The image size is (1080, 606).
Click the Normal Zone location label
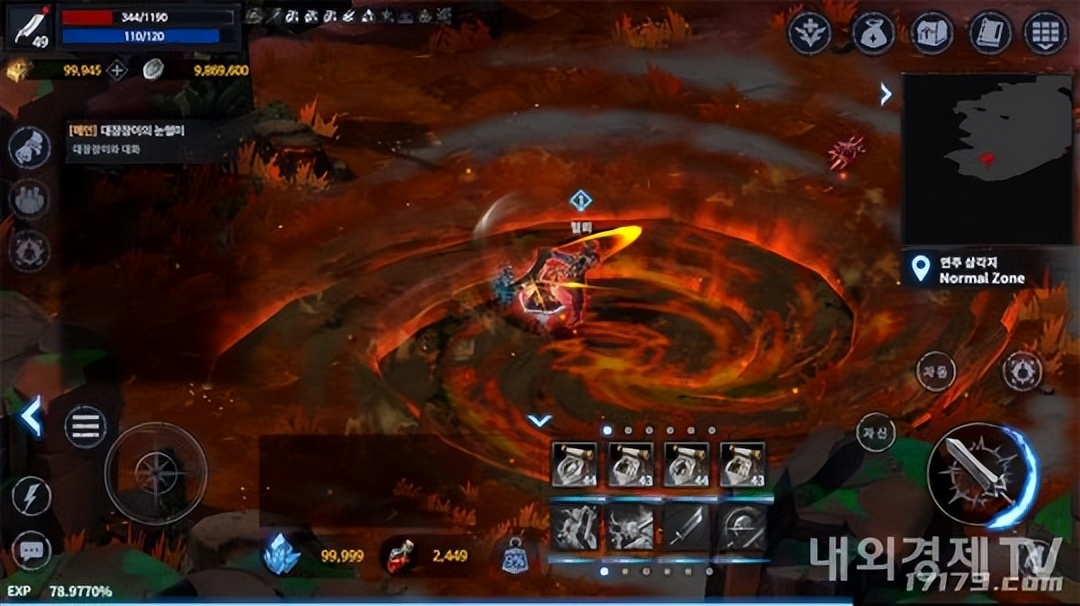[x=980, y=270]
